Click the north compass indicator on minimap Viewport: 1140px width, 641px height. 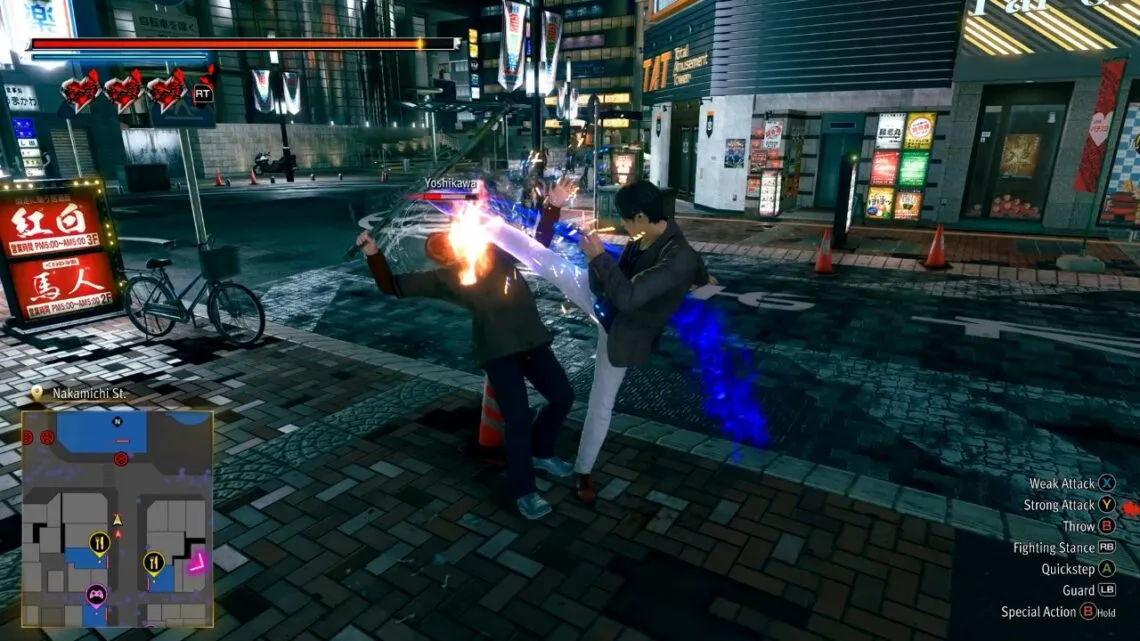(117, 421)
